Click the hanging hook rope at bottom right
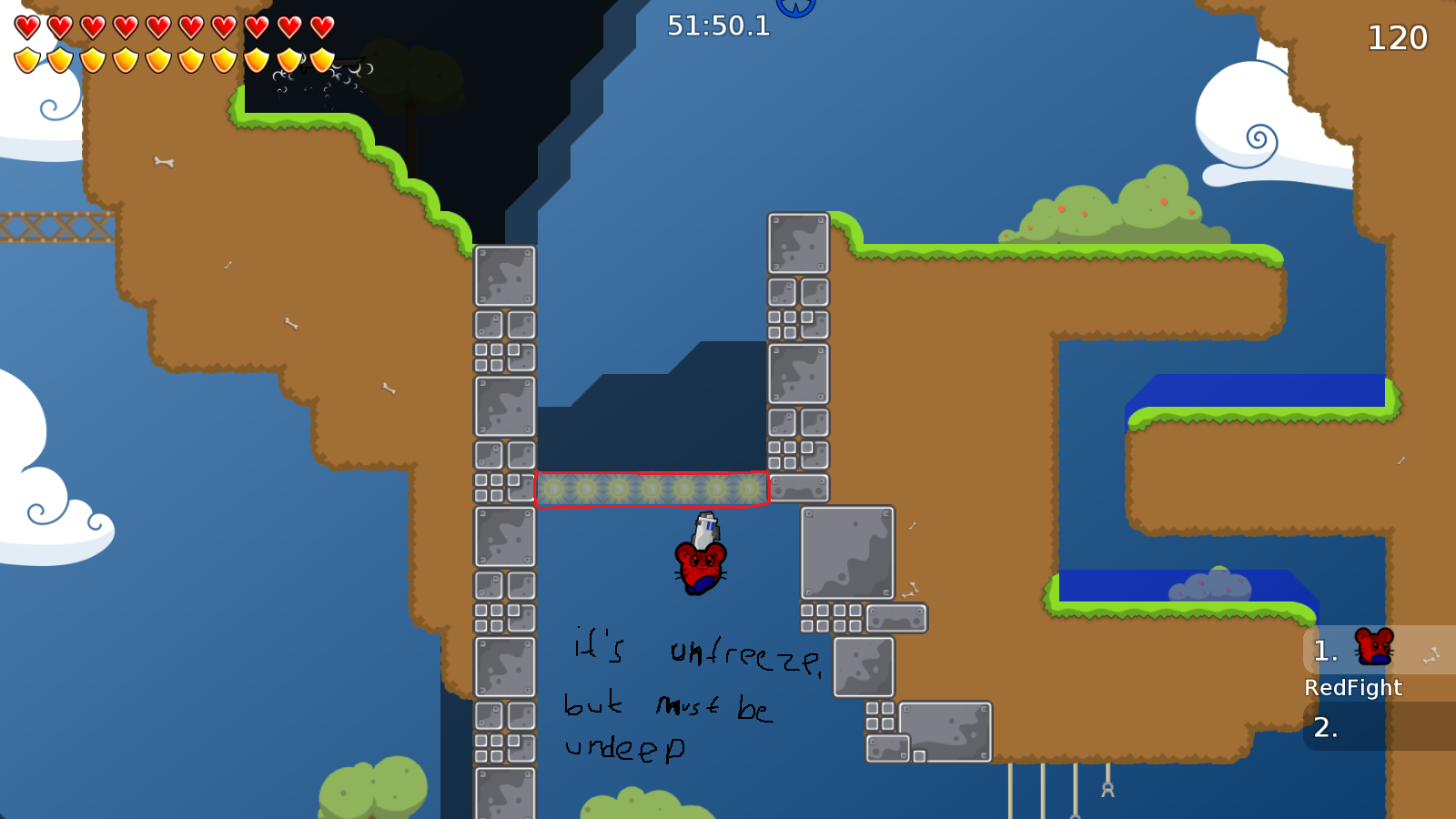The width and height of the screenshot is (1456, 819). click(1107, 787)
